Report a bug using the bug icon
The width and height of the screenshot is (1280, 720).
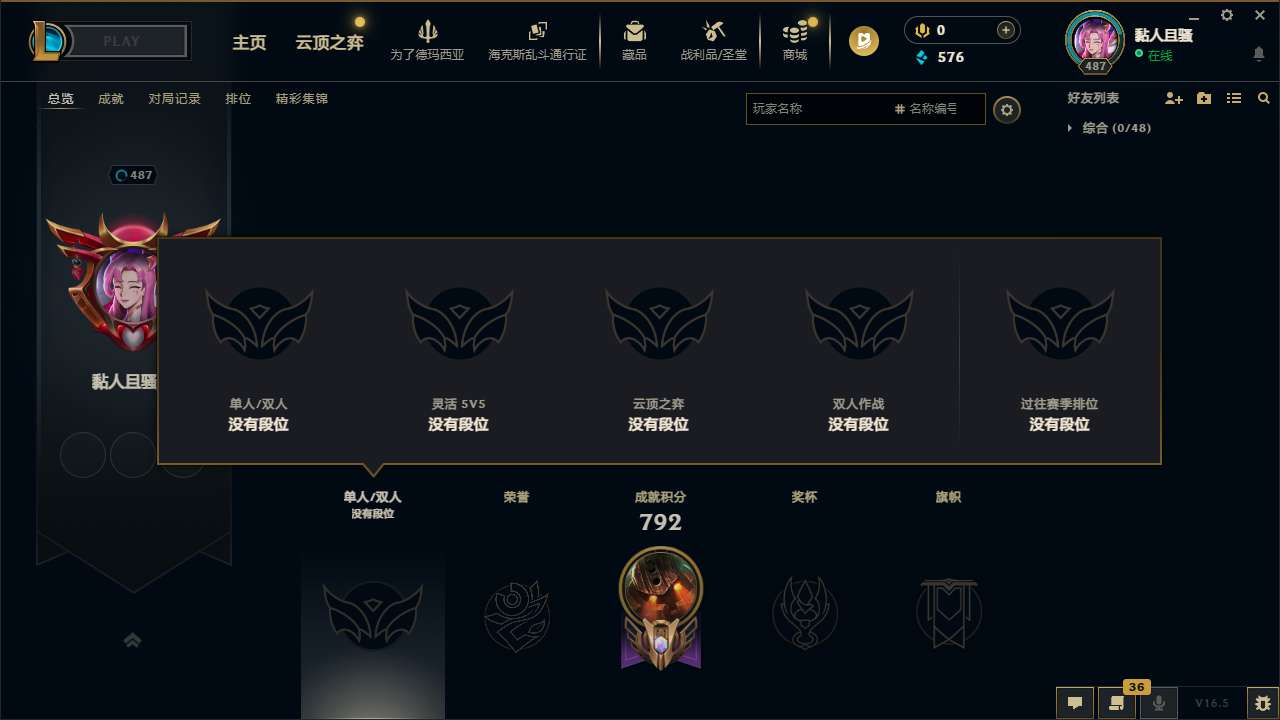[1264, 703]
